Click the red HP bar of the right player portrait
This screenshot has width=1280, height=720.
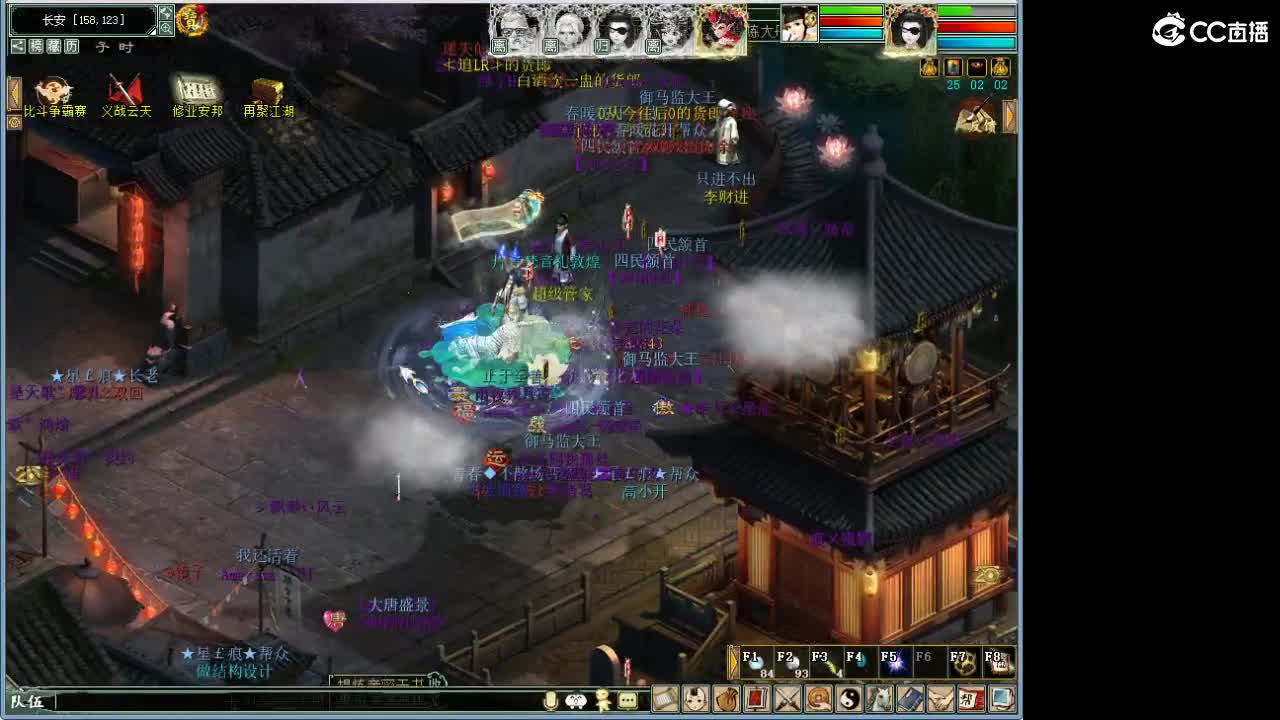click(x=975, y=26)
